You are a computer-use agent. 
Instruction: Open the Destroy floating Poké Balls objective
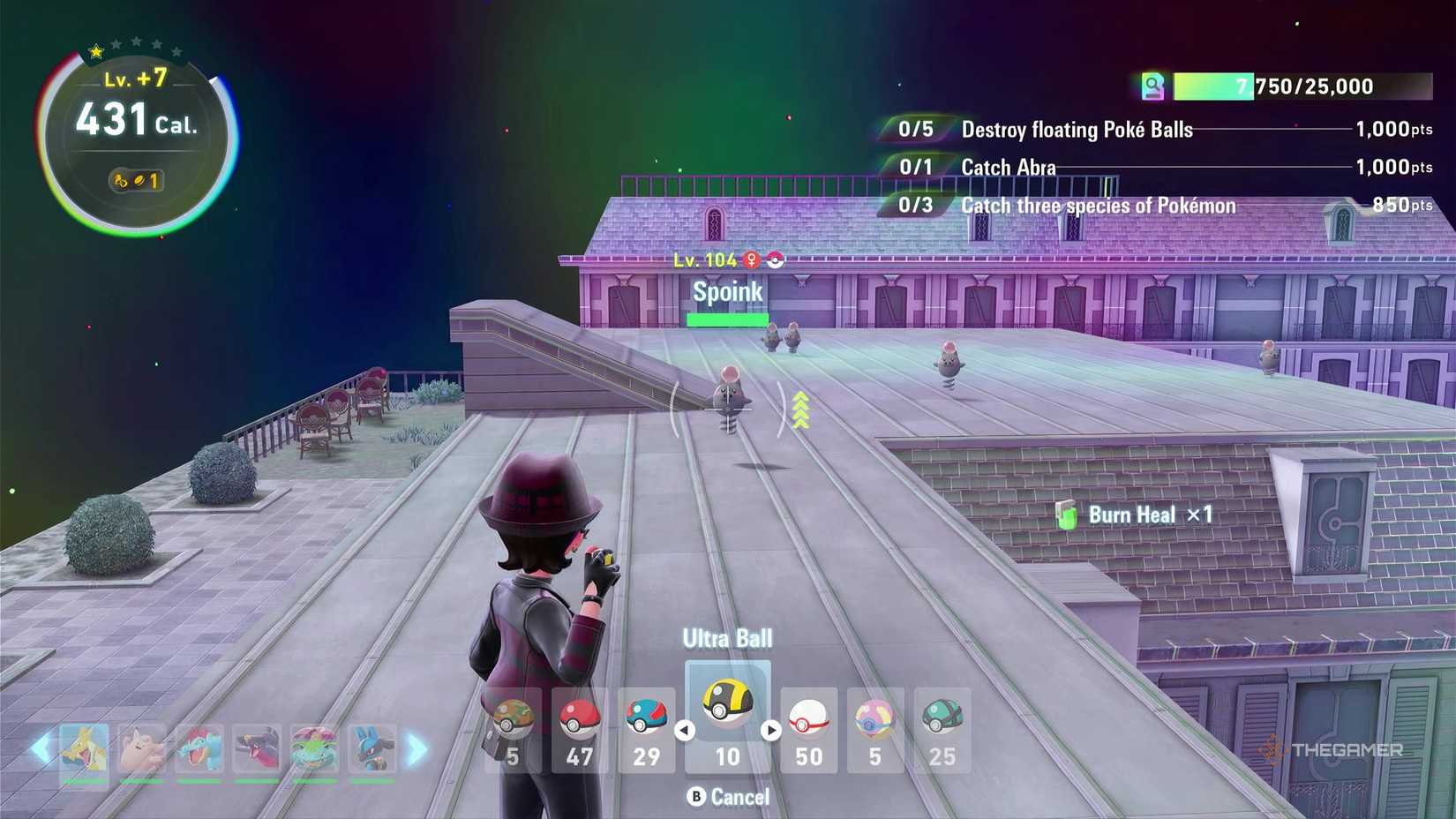[x=1077, y=129]
